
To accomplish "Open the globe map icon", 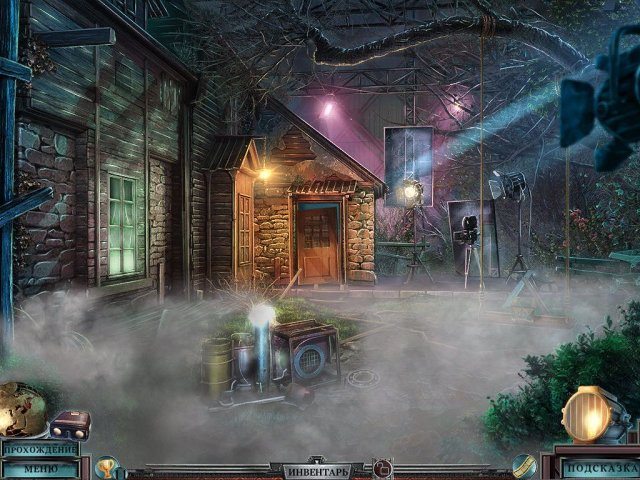I will 21,410.
